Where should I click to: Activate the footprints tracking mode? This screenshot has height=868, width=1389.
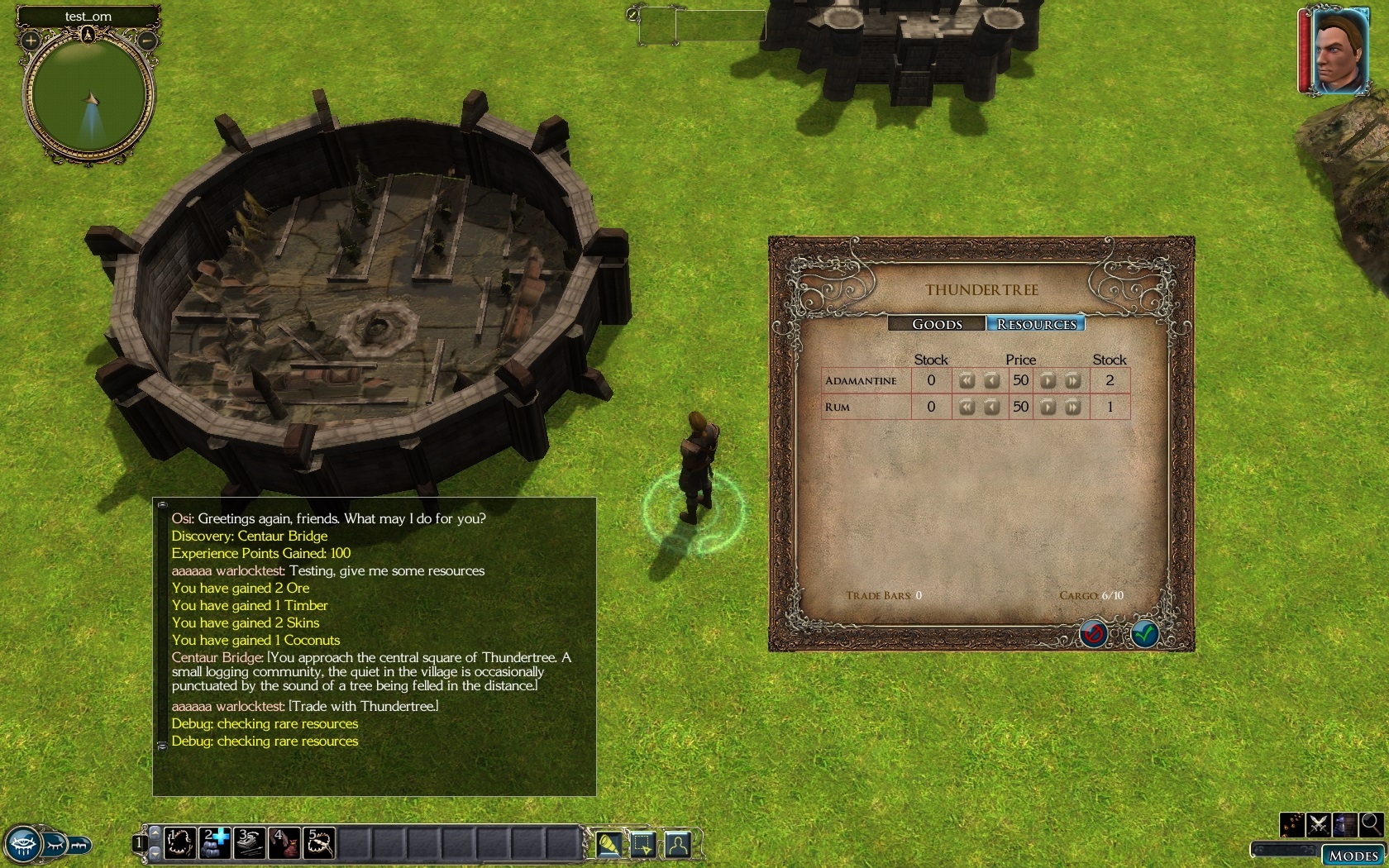1292,824
